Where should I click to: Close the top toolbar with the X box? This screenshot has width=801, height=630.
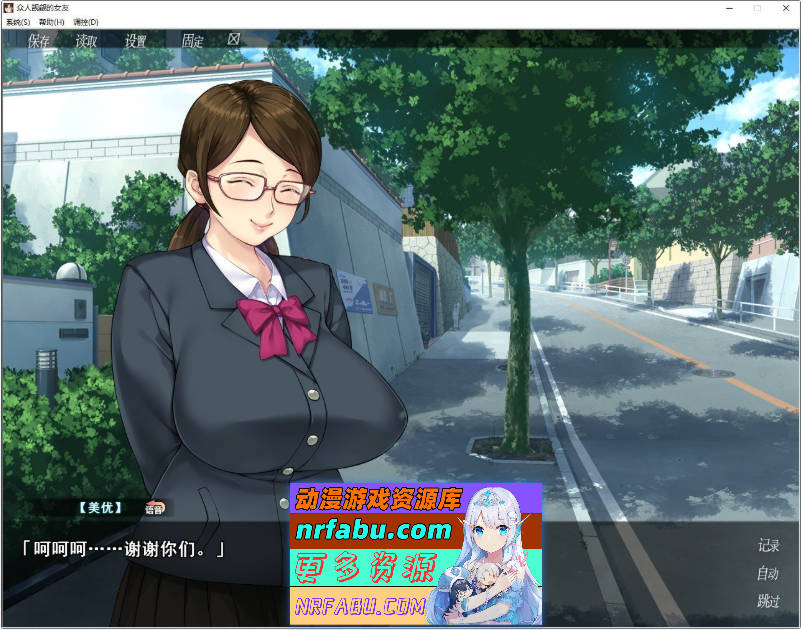pos(234,40)
